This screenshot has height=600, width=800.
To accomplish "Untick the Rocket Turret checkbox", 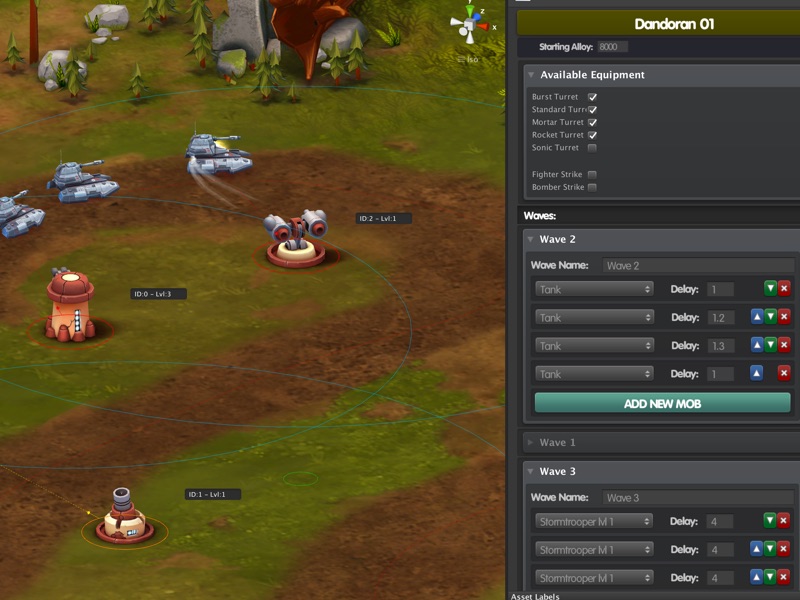I will coord(592,135).
